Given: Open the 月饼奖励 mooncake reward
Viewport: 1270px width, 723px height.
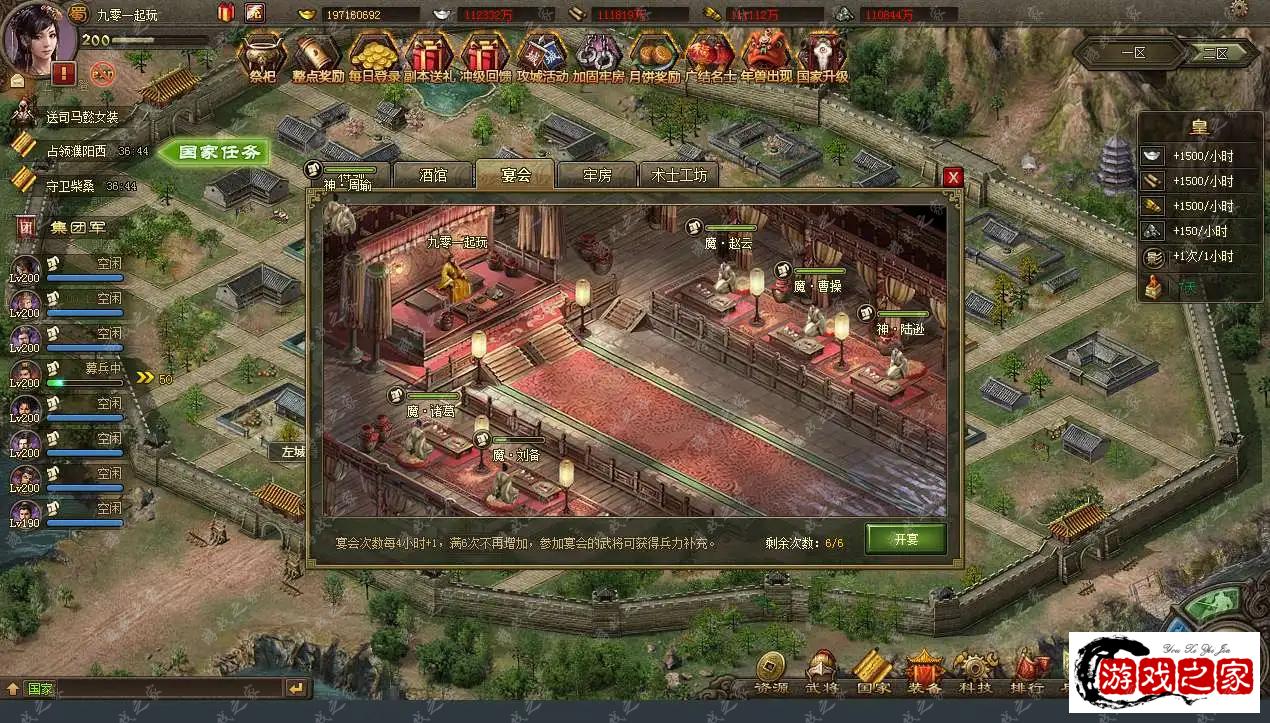Looking at the screenshot, I should click(x=654, y=56).
